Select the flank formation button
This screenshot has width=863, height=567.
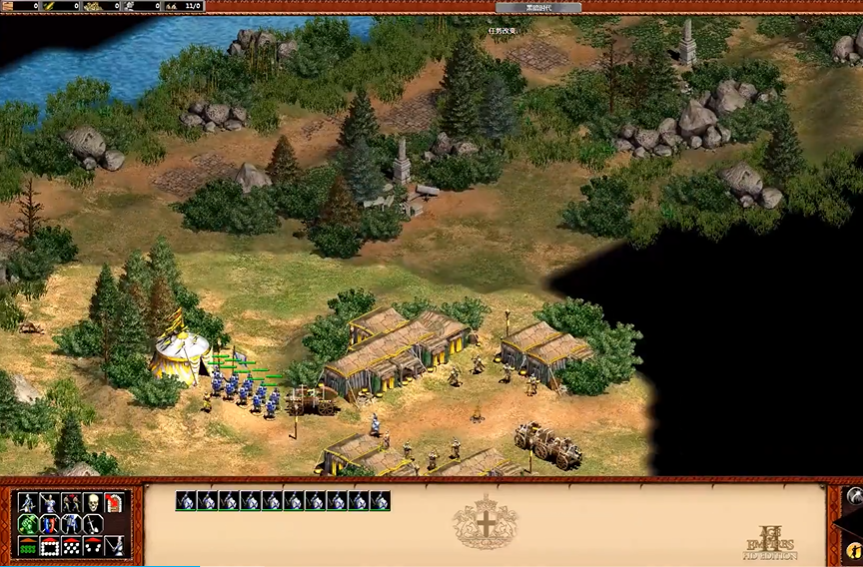click(92, 546)
